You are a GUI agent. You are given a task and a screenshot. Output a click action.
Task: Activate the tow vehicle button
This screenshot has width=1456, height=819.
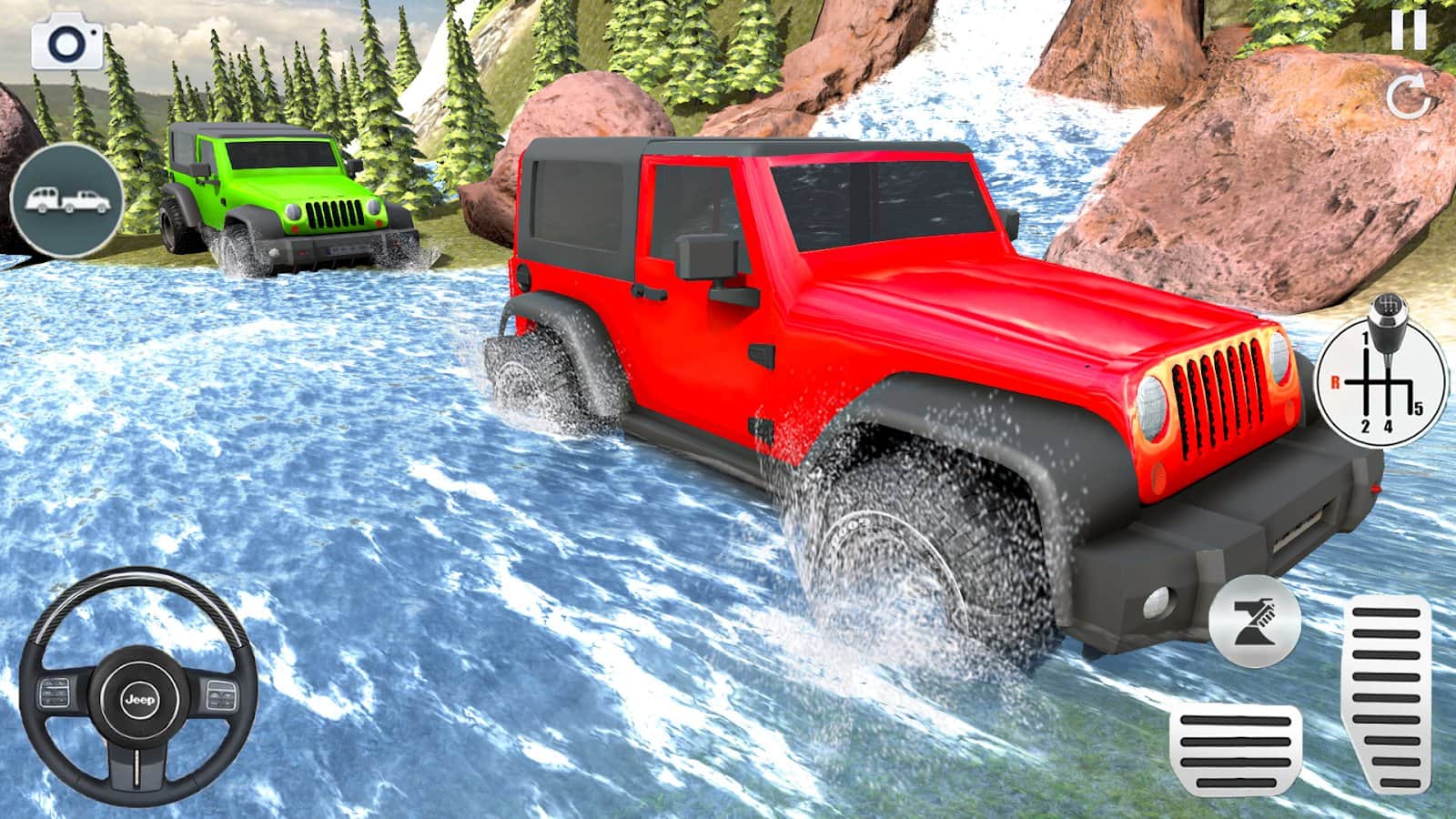coord(66,198)
